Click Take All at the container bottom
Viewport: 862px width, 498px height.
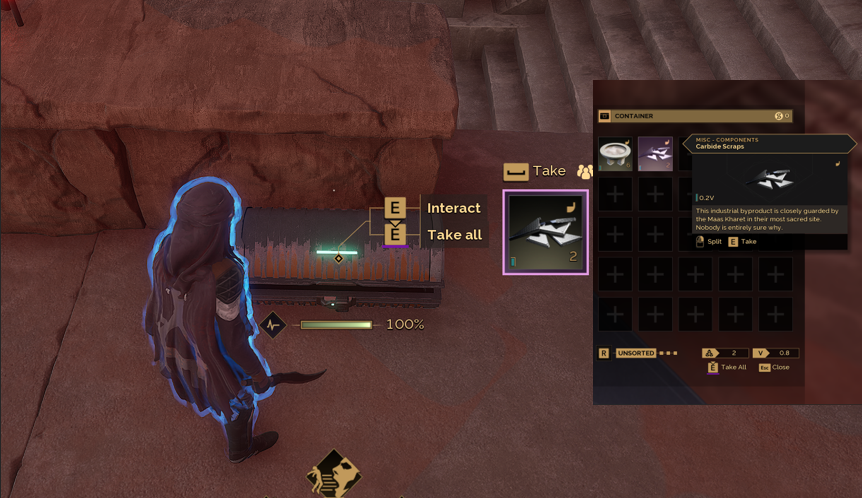[728, 367]
